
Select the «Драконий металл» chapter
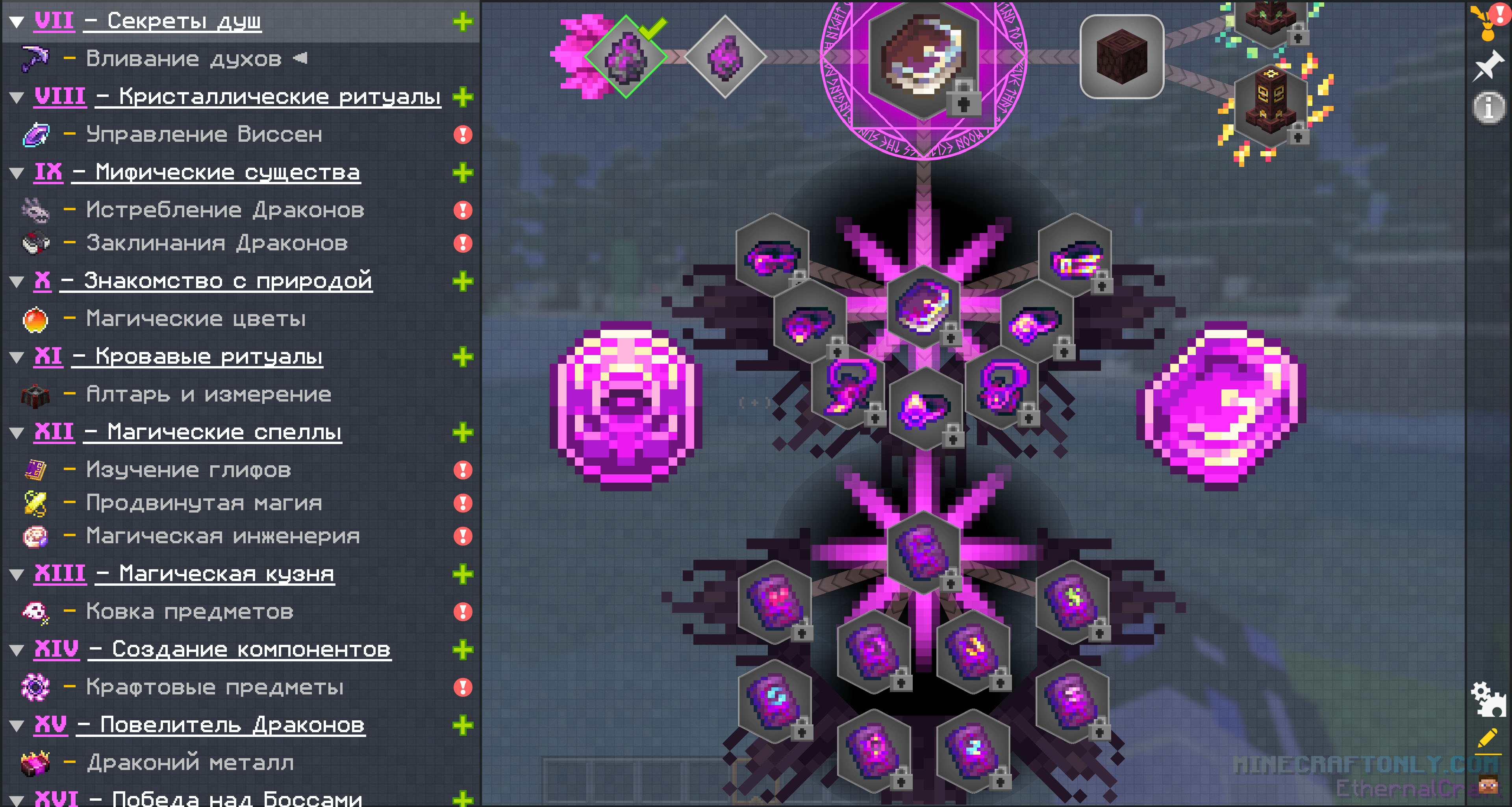click(189, 763)
